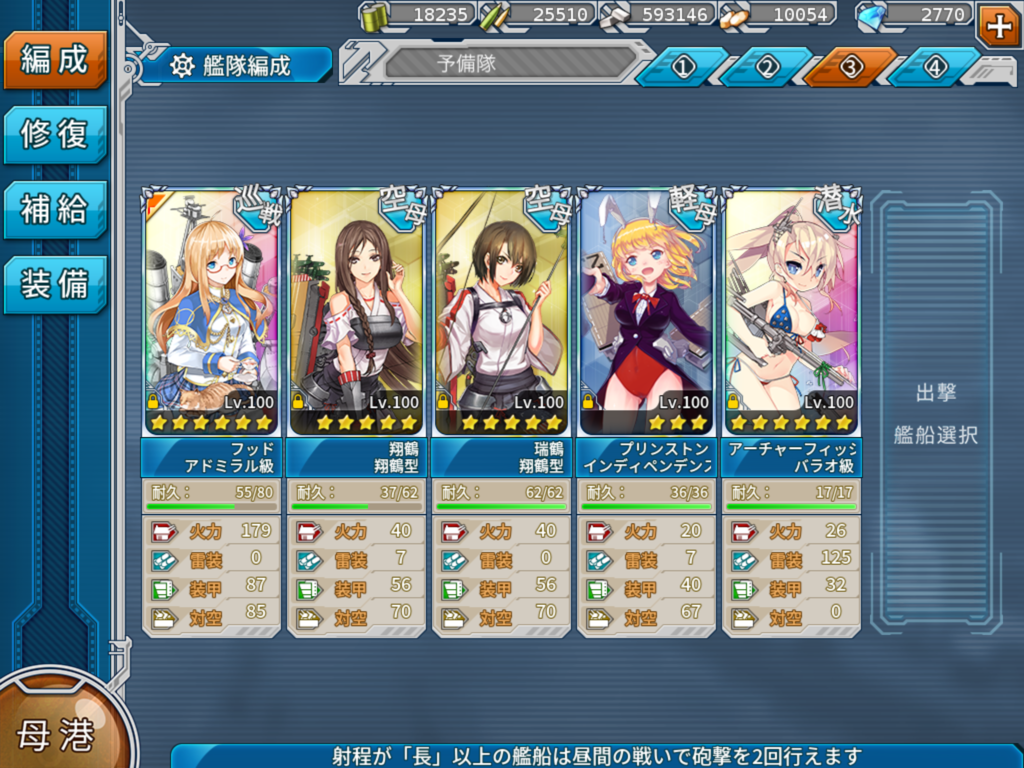
Task: Open the 編成 formation menu
Action: point(55,60)
